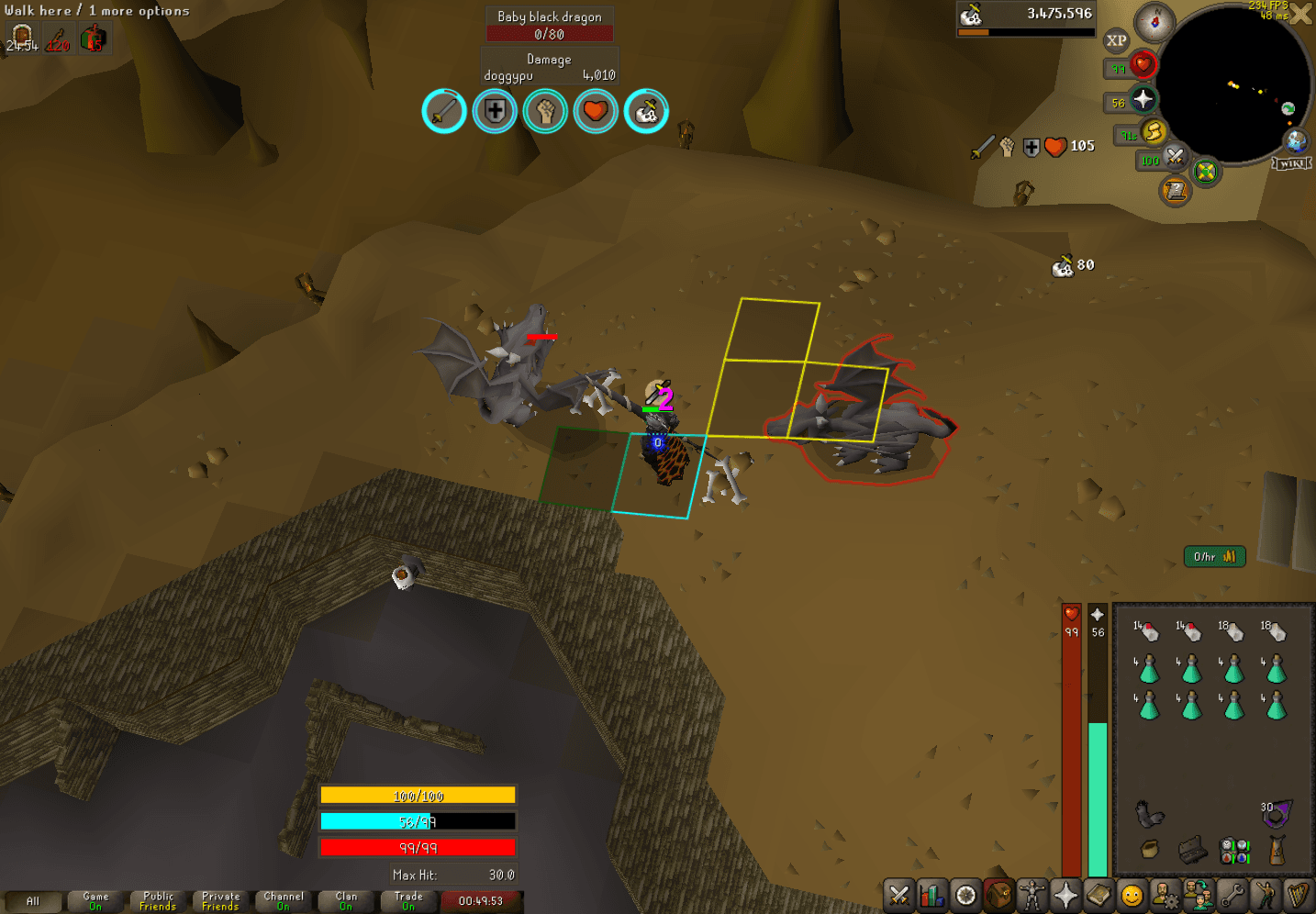Switch to the Trade chat tab
The height and width of the screenshot is (914, 1316).
[408, 900]
